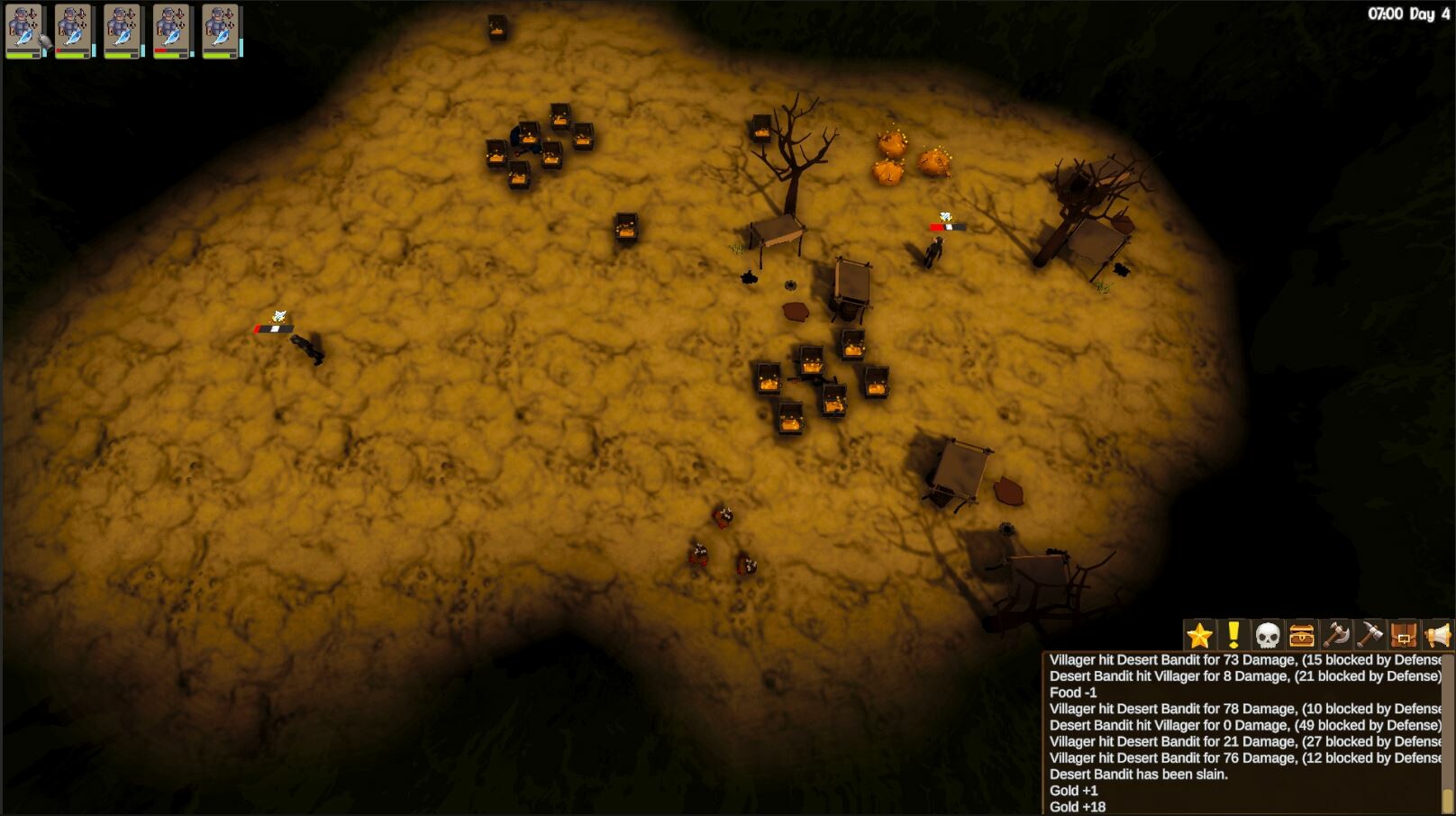Select the second villager portrait
Image resolution: width=1456 pixels, height=816 pixels.
click(72, 32)
